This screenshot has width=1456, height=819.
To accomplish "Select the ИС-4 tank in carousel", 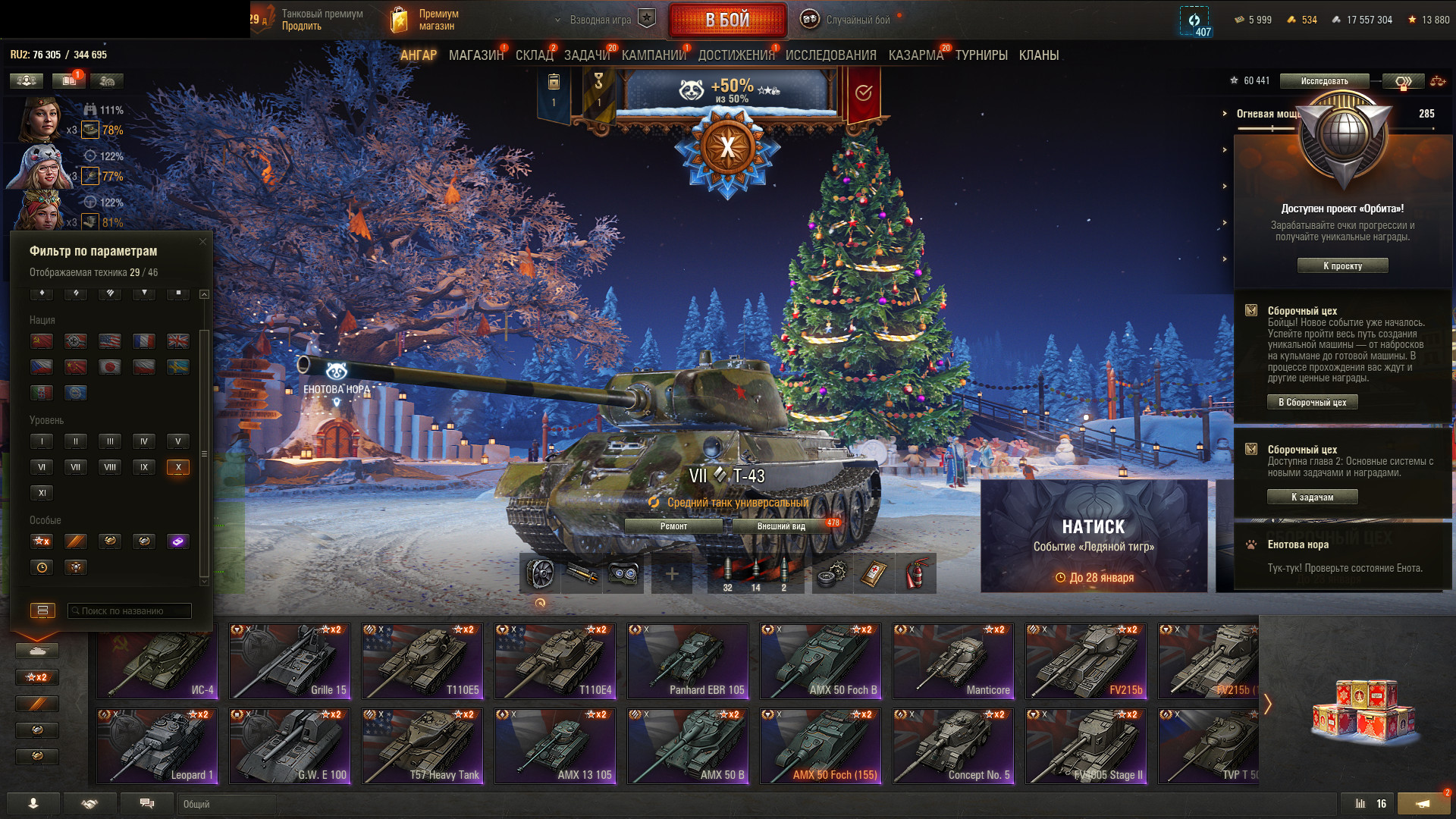I will tap(158, 661).
